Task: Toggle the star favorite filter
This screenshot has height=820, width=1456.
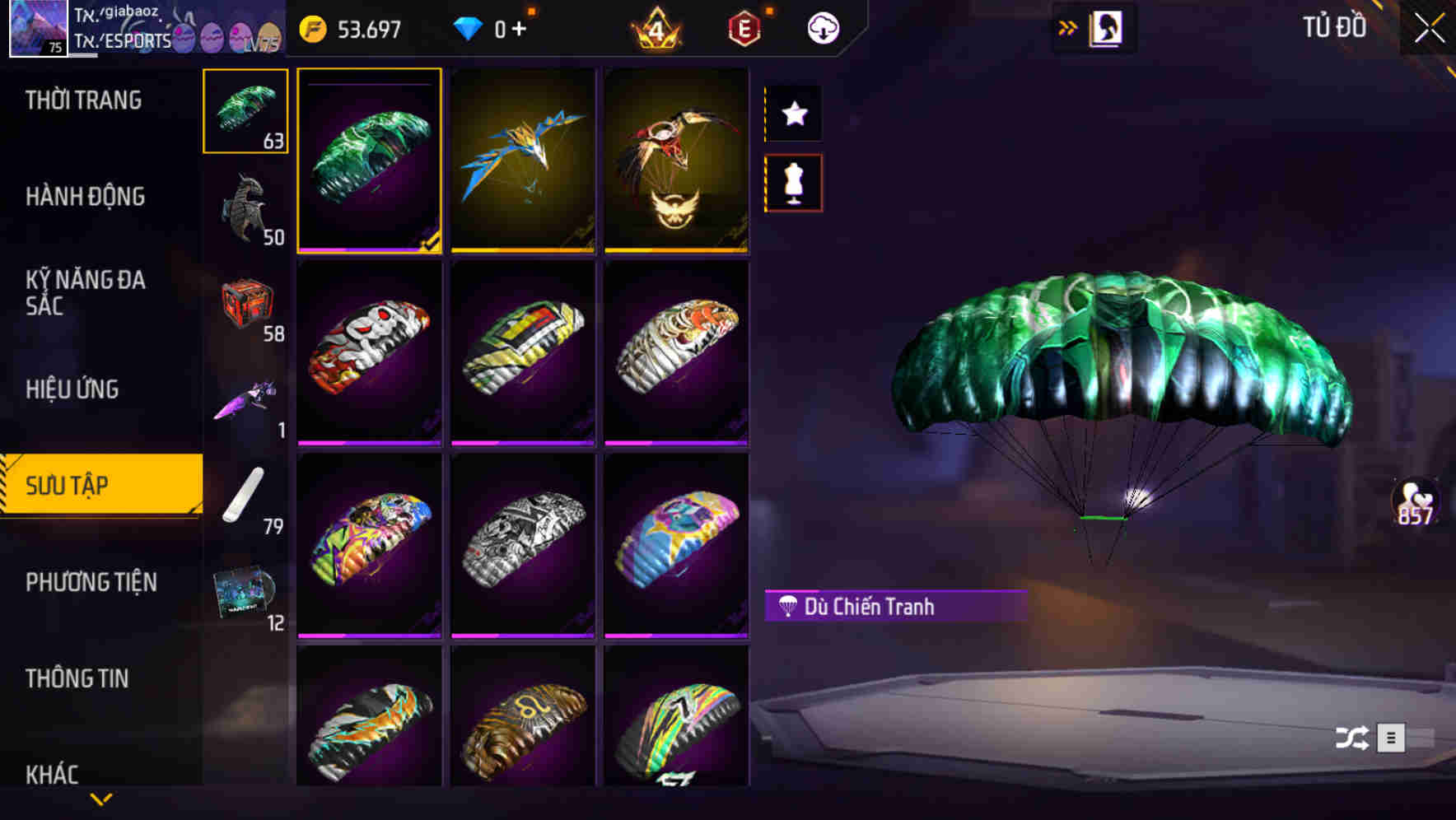Action: click(794, 114)
